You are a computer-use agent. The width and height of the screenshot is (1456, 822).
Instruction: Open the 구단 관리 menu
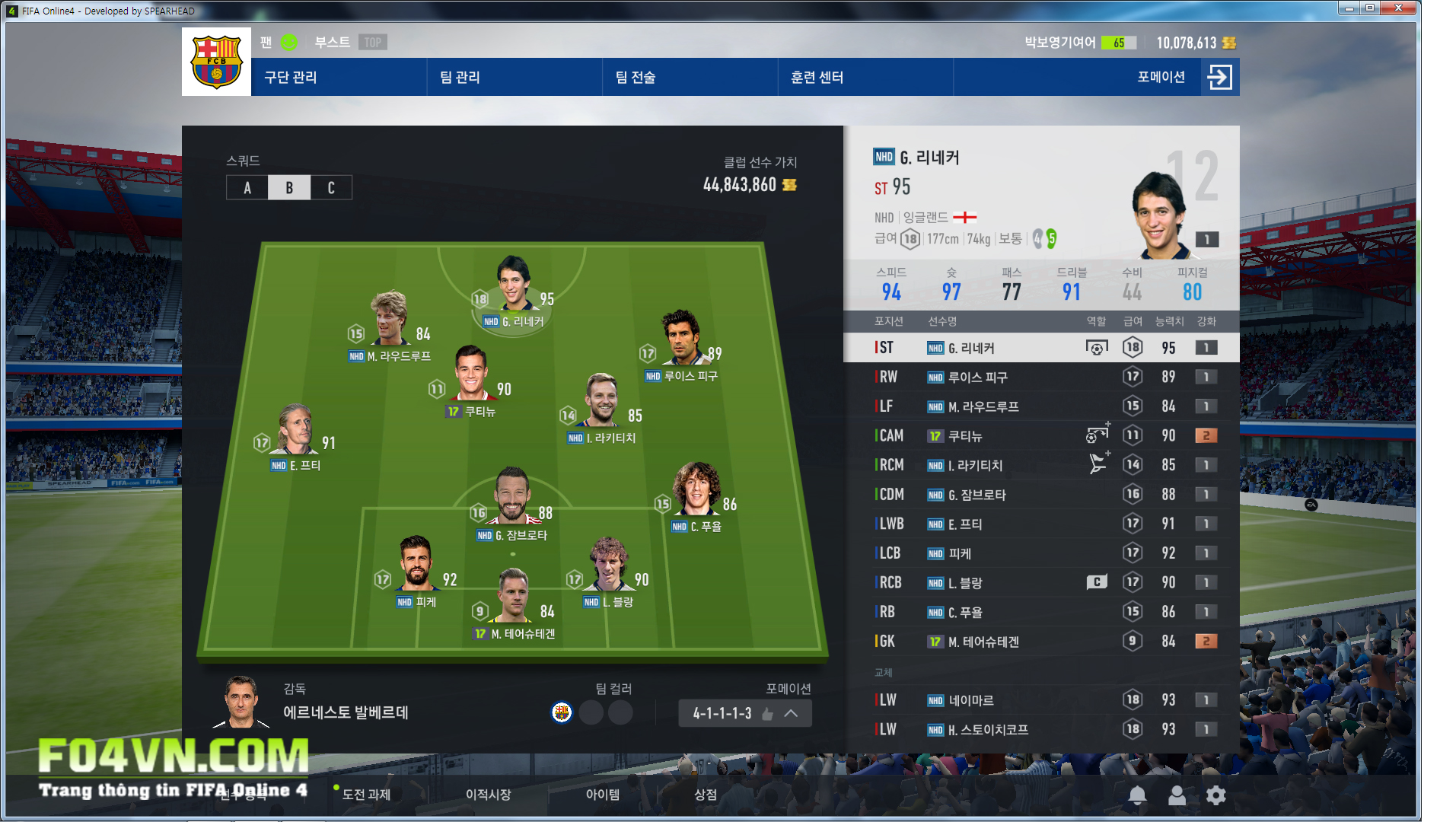(x=291, y=77)
